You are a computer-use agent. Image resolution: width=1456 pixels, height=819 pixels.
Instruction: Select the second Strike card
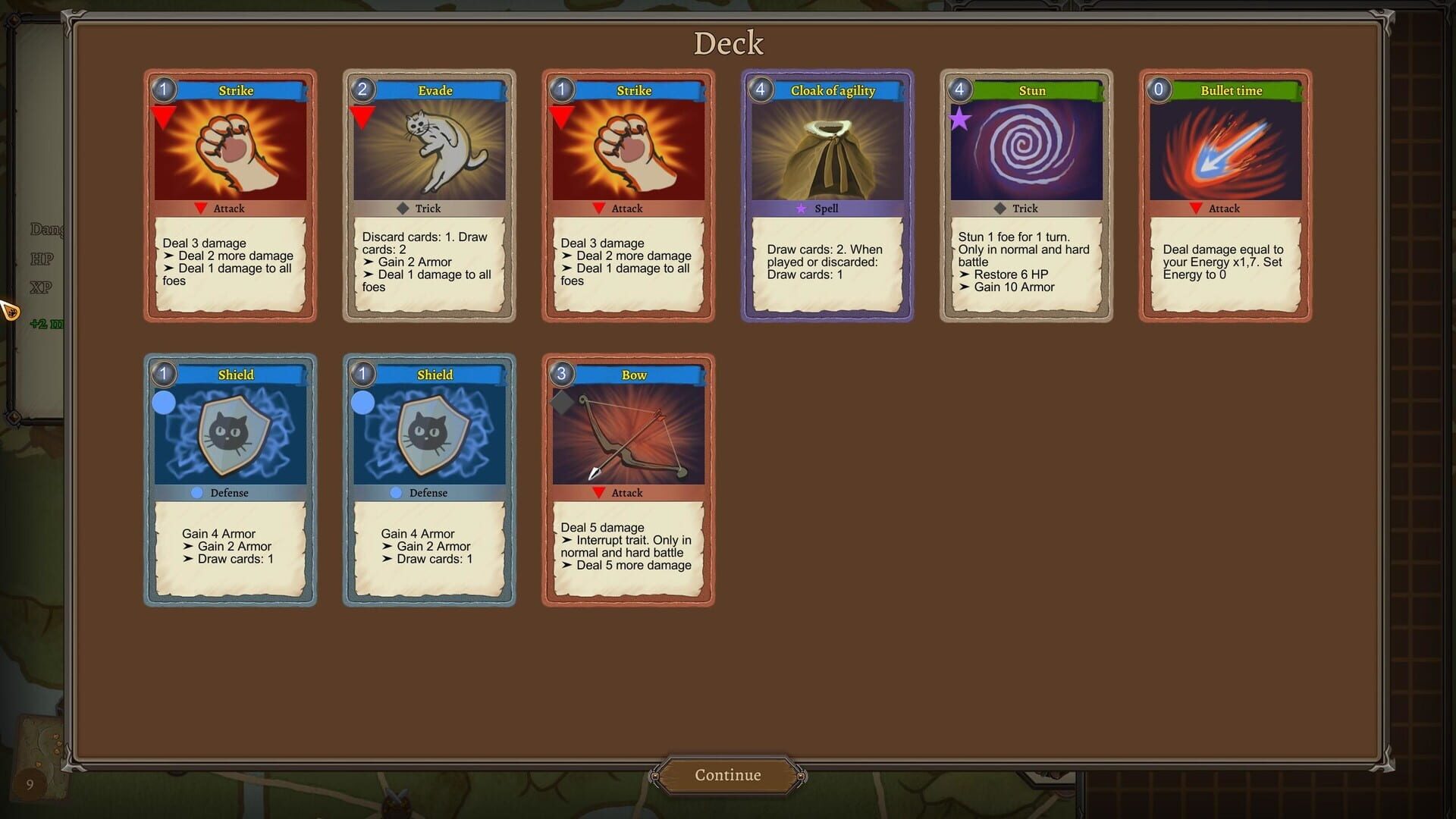[x=628, y=196]
